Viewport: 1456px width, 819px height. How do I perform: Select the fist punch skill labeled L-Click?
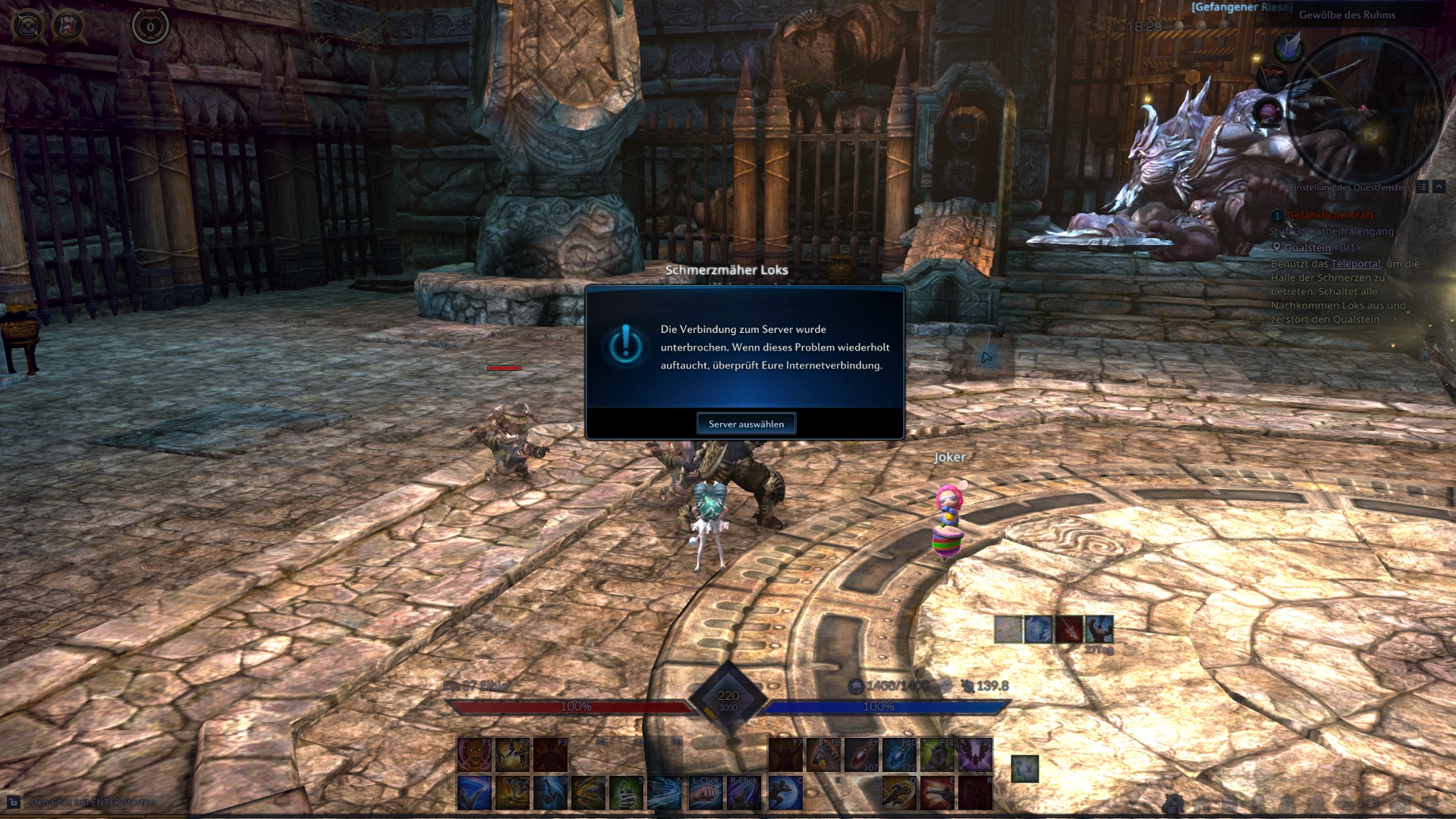click(706, 792)
